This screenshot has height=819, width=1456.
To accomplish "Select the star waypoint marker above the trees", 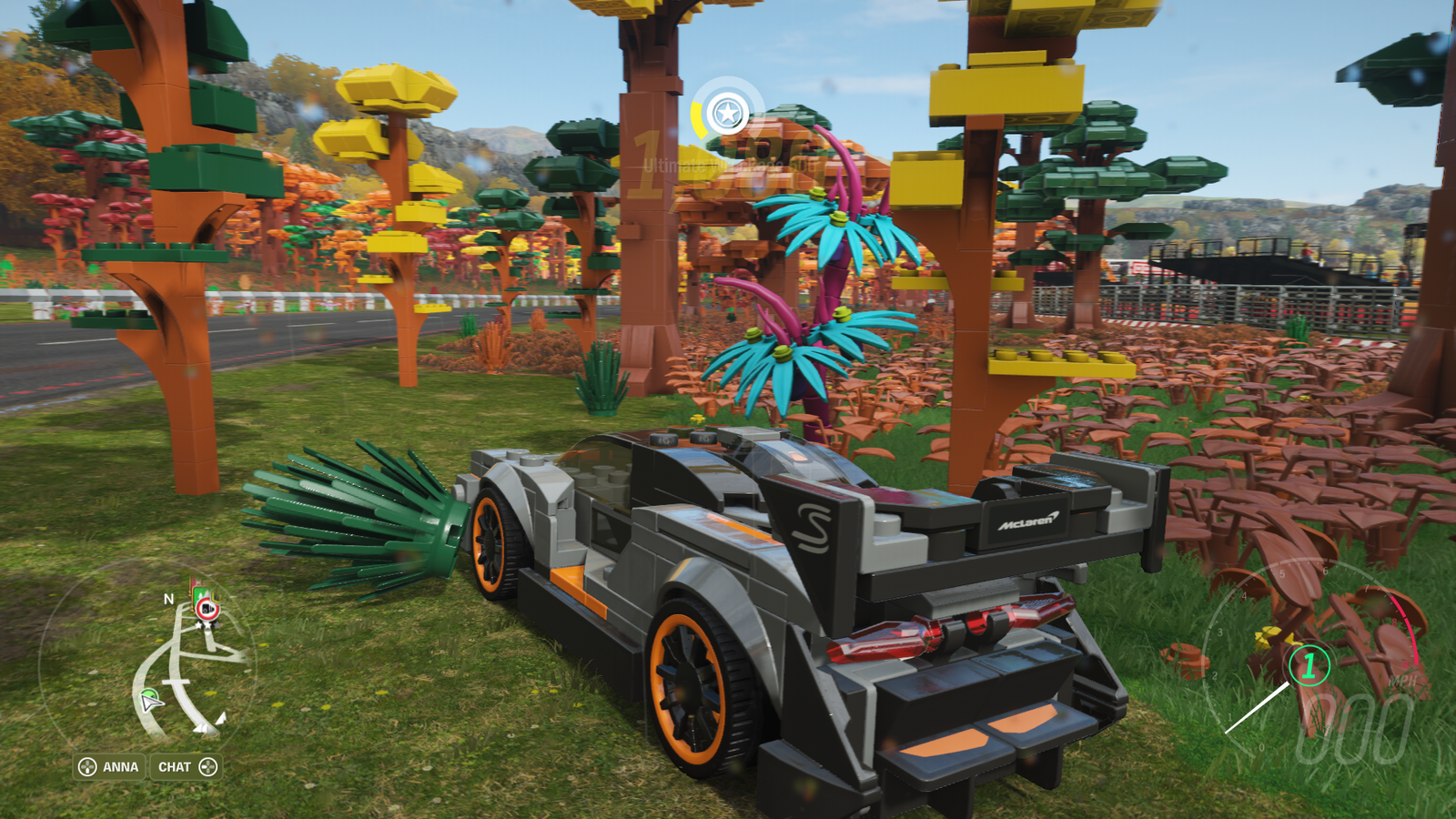I will pyautogui.click(x=727, y=114).
